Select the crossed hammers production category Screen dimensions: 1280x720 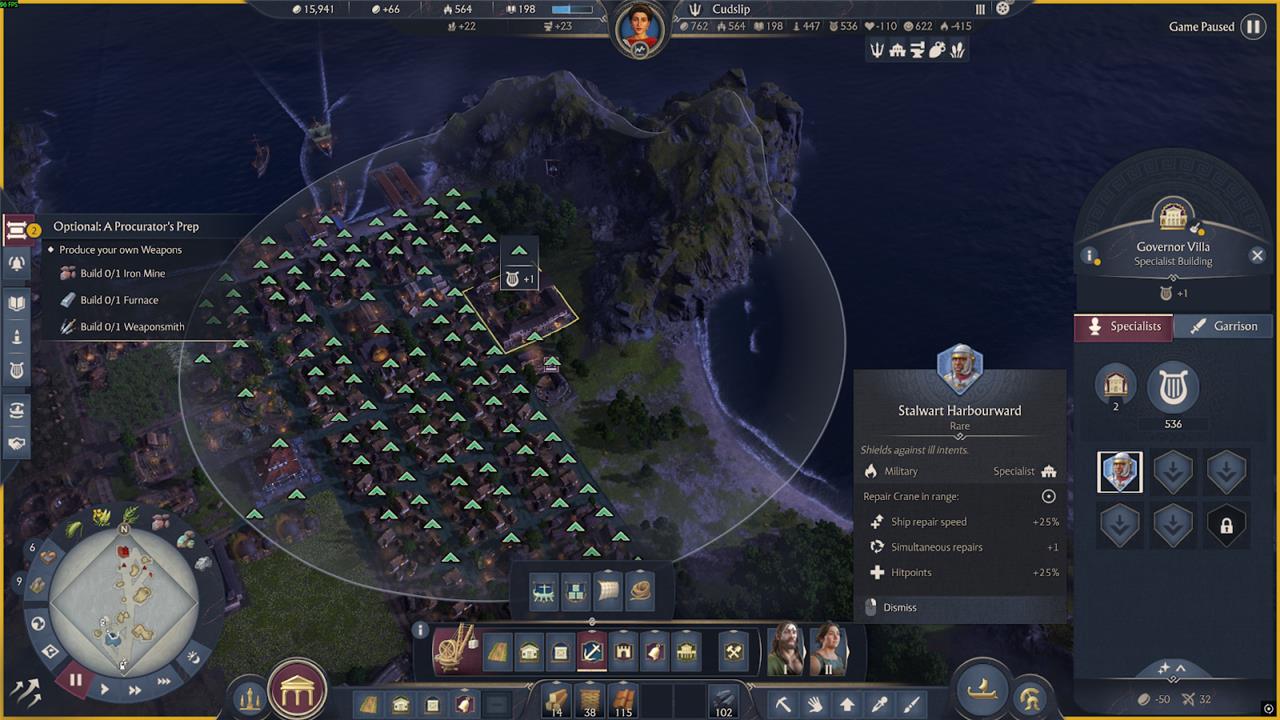[734, 653]
